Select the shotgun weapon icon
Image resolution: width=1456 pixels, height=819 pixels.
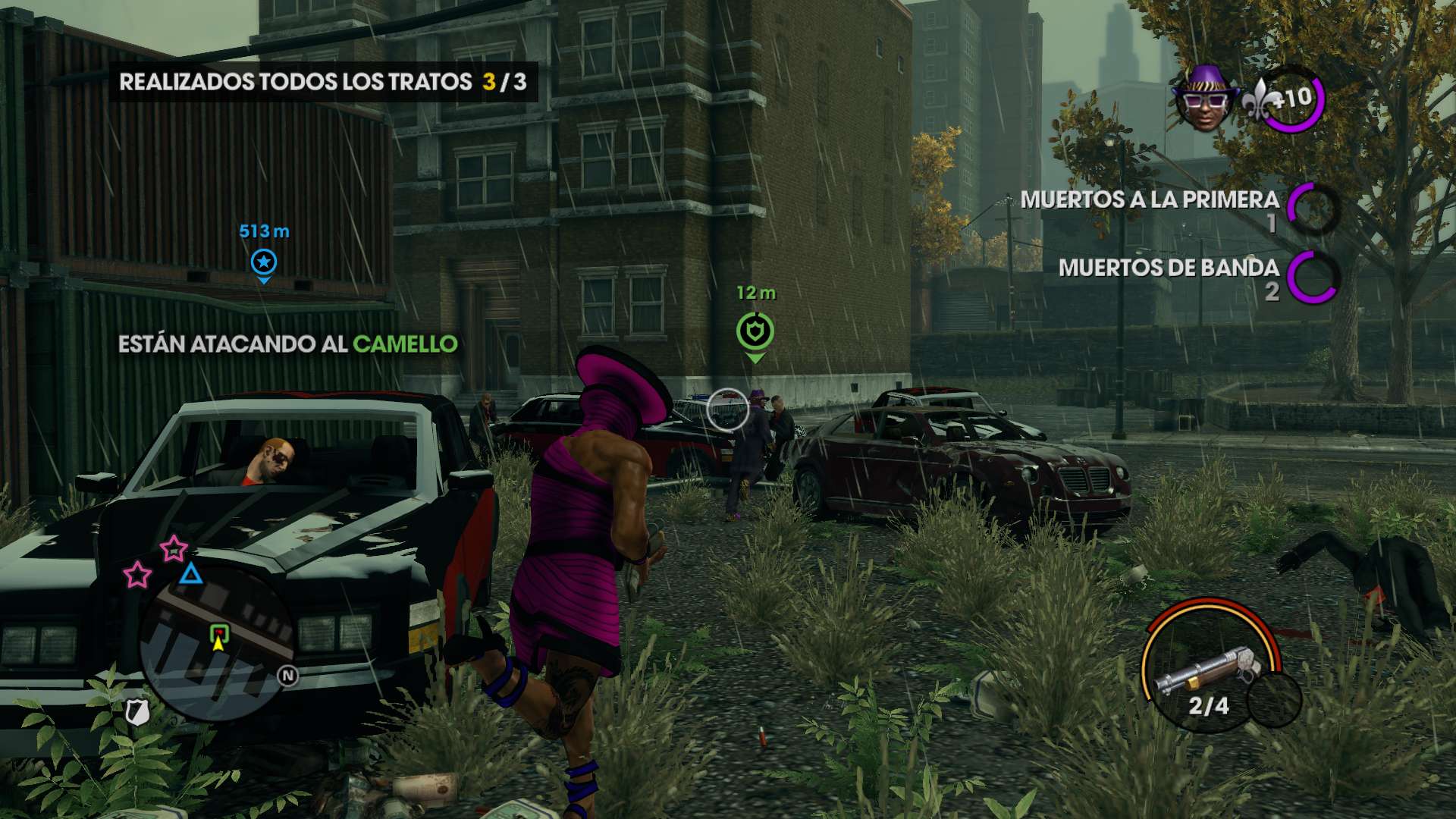(1209, 668)
